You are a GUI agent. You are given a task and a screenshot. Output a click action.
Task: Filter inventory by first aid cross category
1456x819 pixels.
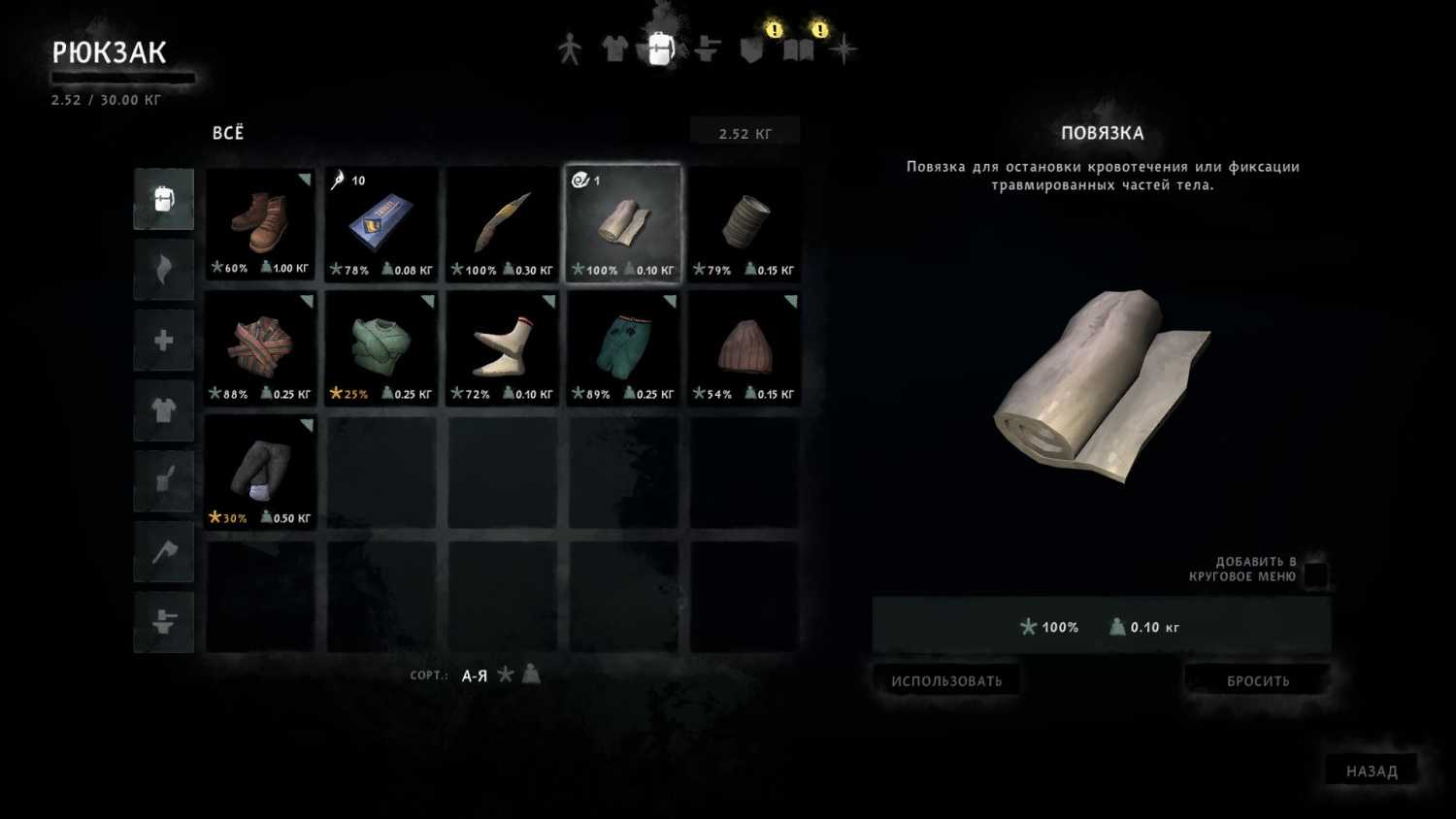163,341
